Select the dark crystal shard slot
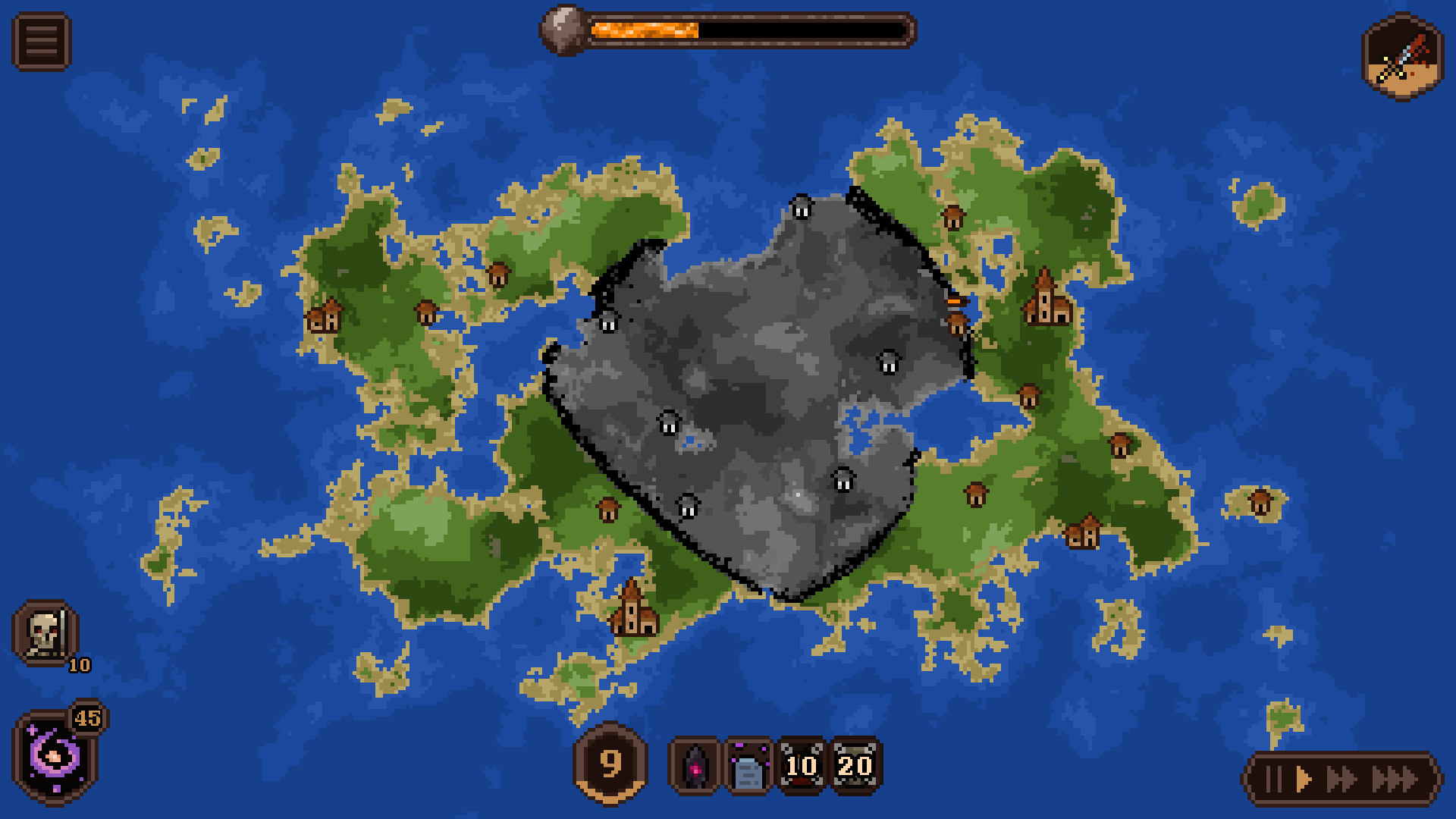The height and width of the screenshot is (819, 1456). click(x=695, y=766)
